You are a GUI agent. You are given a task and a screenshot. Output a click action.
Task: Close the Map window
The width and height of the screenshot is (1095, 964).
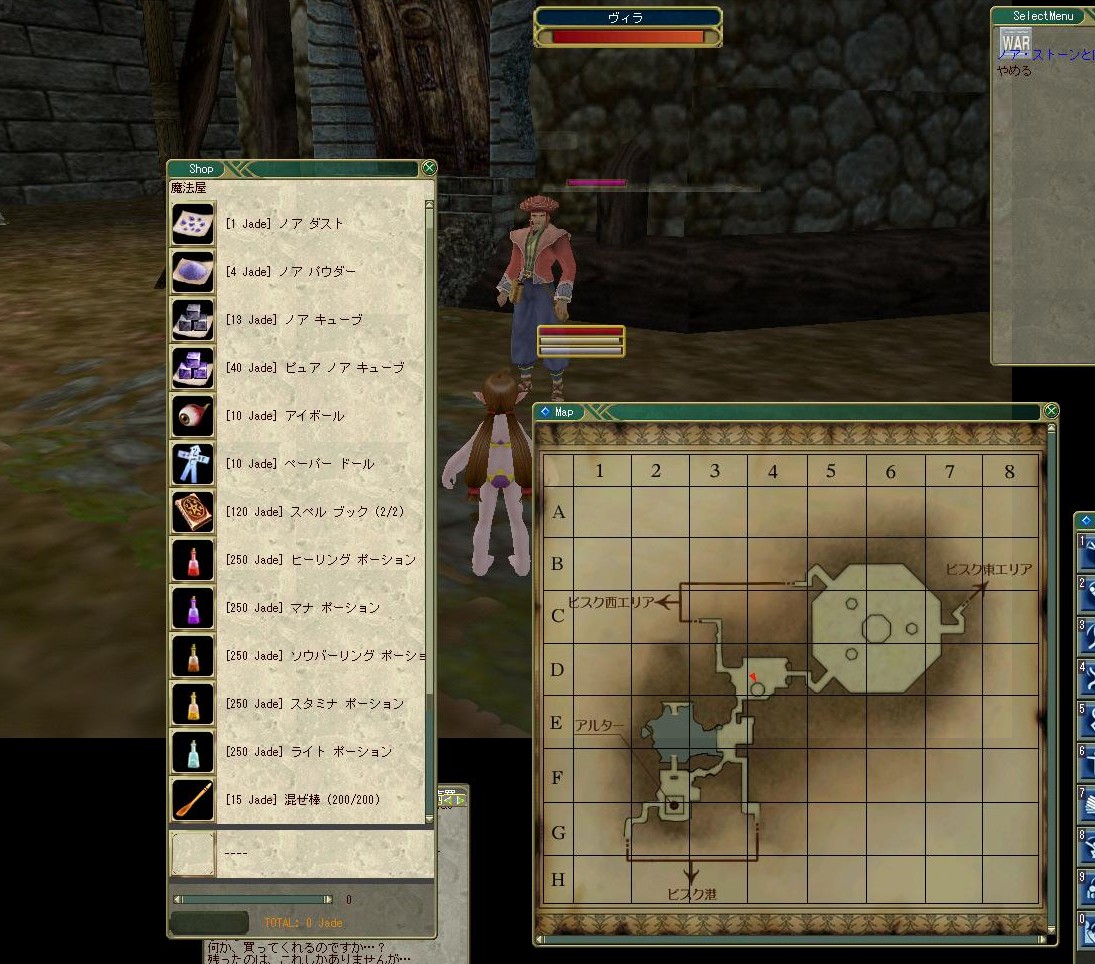(1051, 411)
